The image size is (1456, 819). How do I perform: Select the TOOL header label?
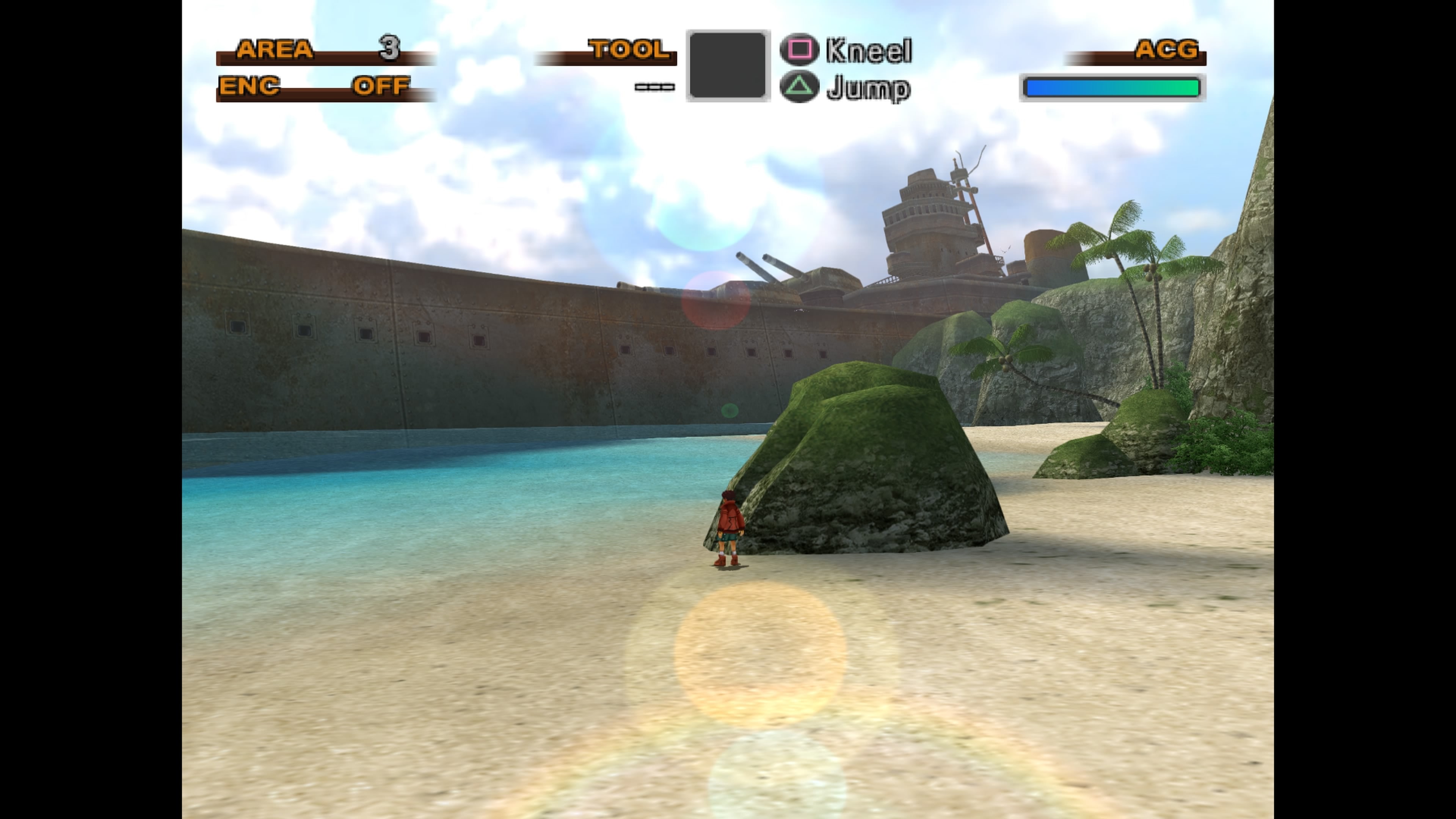point(628,50)
